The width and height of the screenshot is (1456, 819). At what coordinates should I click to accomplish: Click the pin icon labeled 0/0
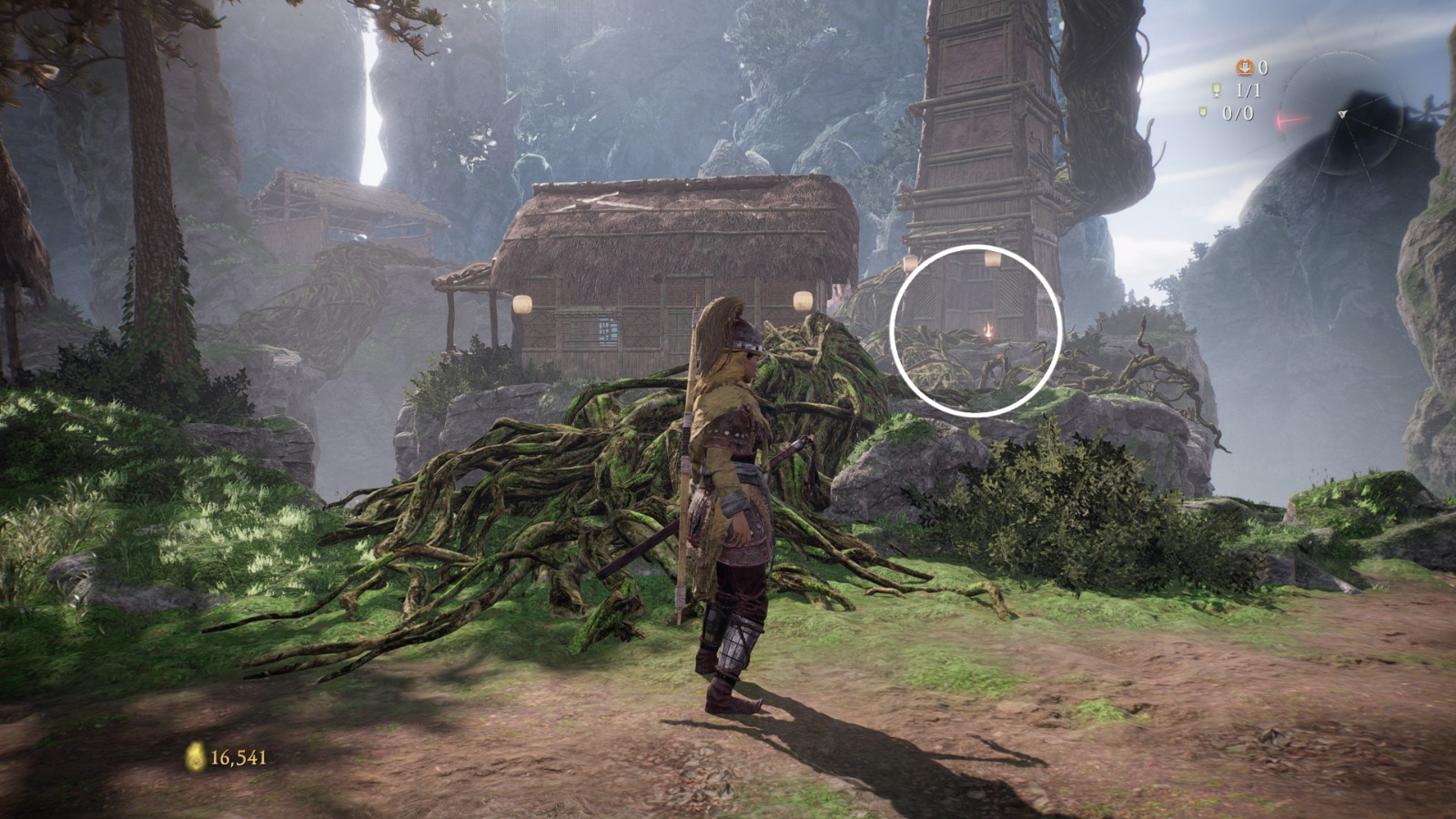[x=1203, y=111]
